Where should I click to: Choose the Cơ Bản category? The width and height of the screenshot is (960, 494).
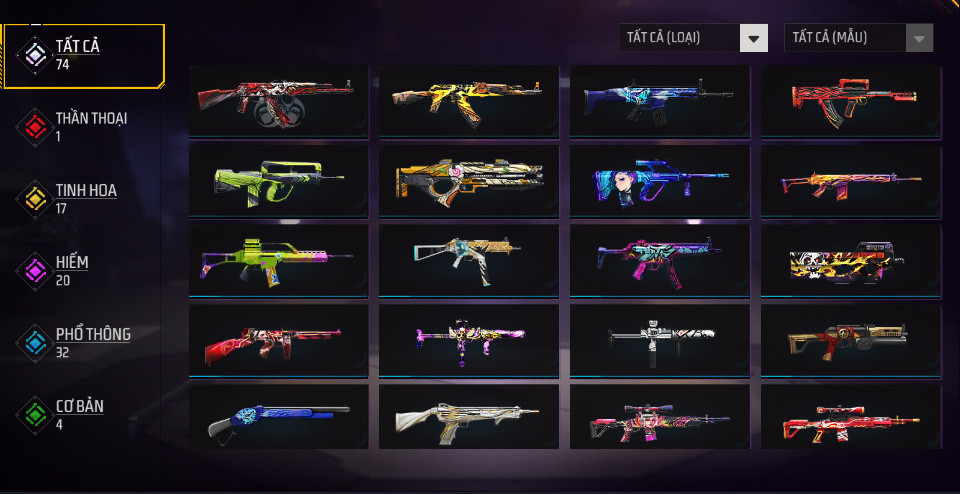pyautogui.click(x=84, y=414)
